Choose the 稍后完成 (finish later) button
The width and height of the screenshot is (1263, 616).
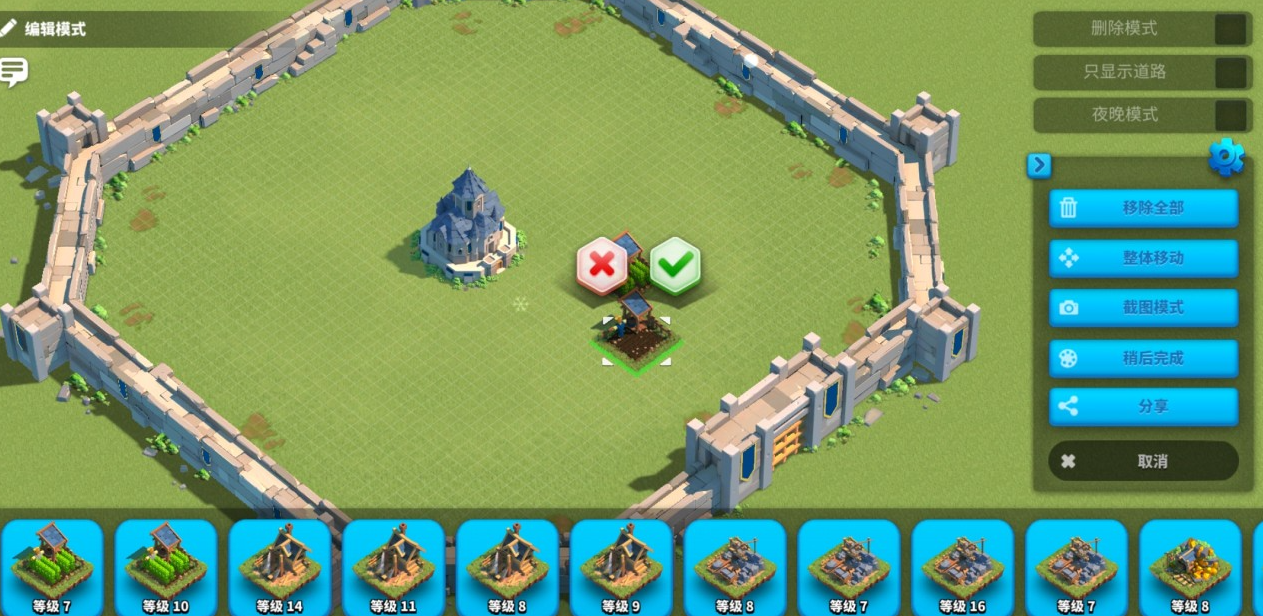[x=1143, y=358]
